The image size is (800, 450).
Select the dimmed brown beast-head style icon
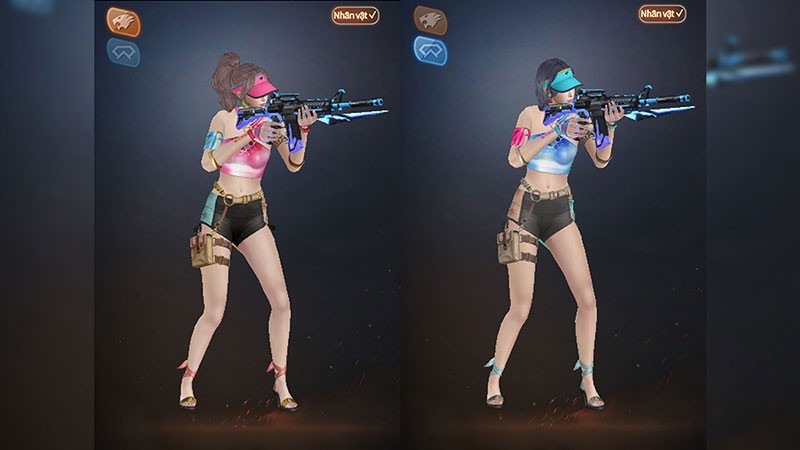coord(430,19)
